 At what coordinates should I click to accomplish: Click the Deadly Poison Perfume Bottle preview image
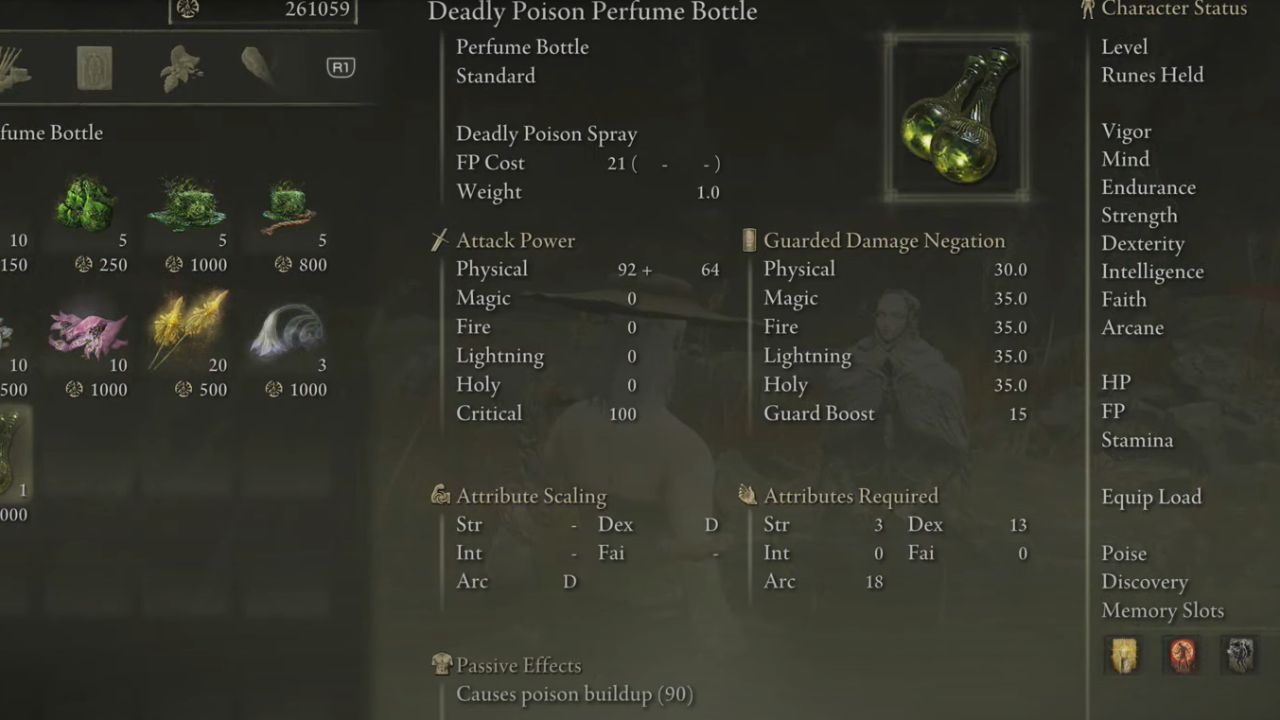tap(957, 116)
